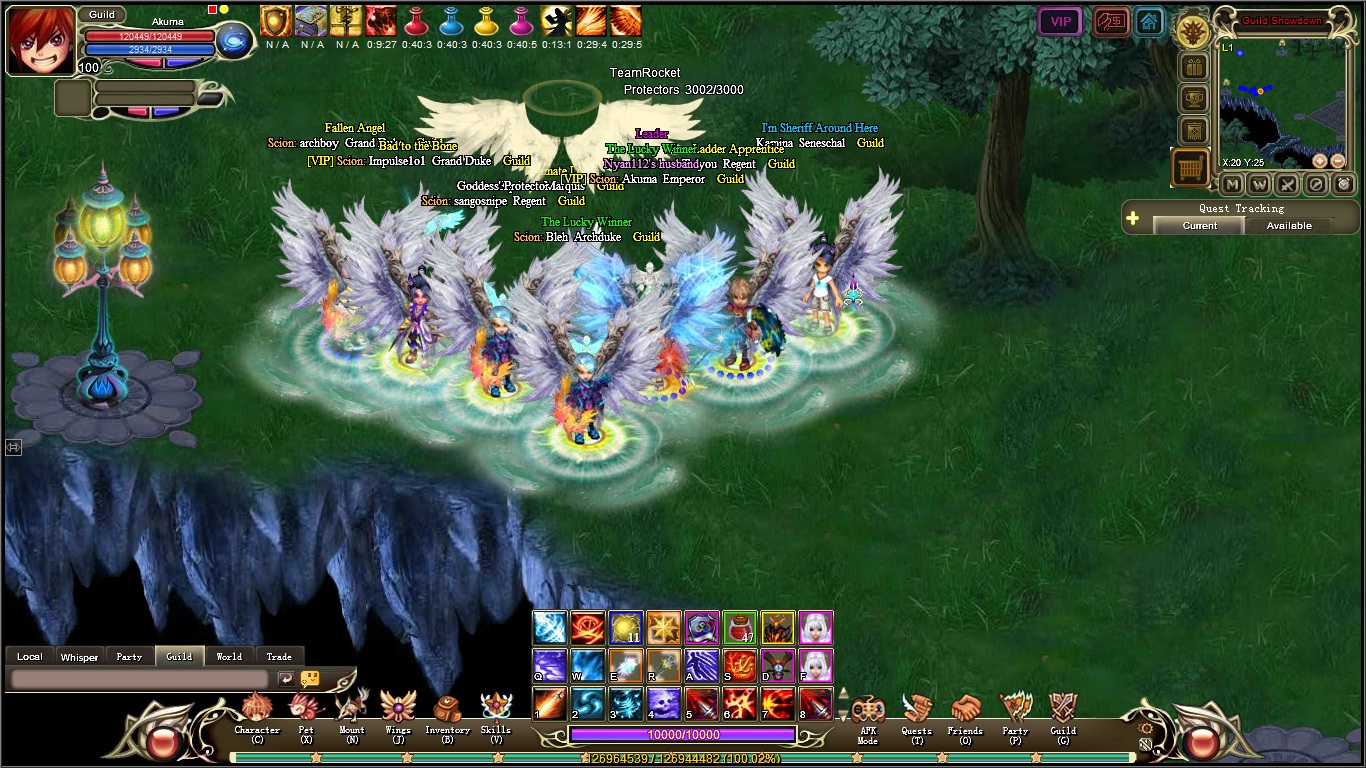Open the Skills window
The height and width of the screenshot is (768, 1366).
(x=496, y=712)
